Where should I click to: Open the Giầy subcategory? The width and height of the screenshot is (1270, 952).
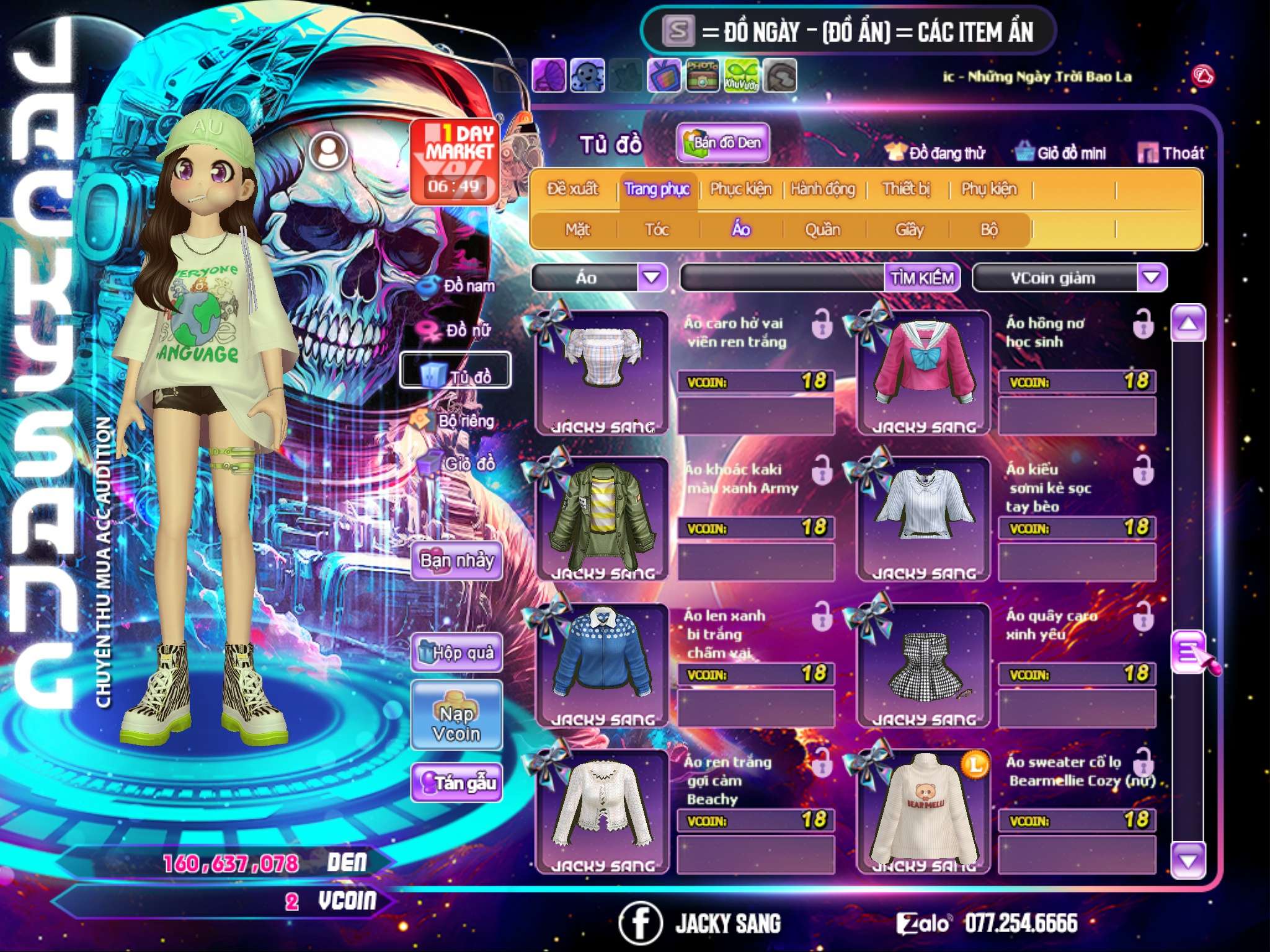click(x=909, y=230)
